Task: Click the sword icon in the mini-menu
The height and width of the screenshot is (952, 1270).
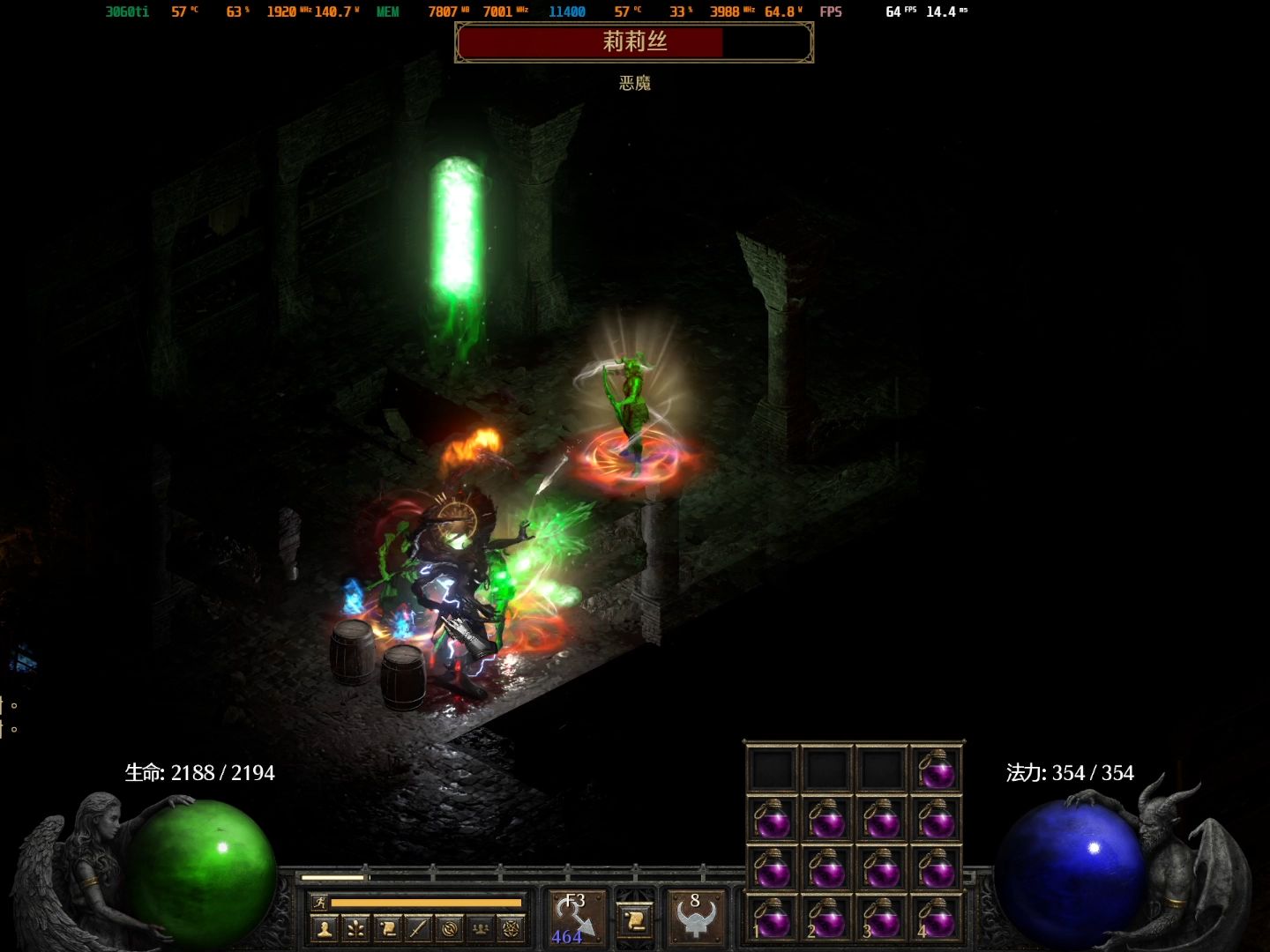Action: point(418,928)
